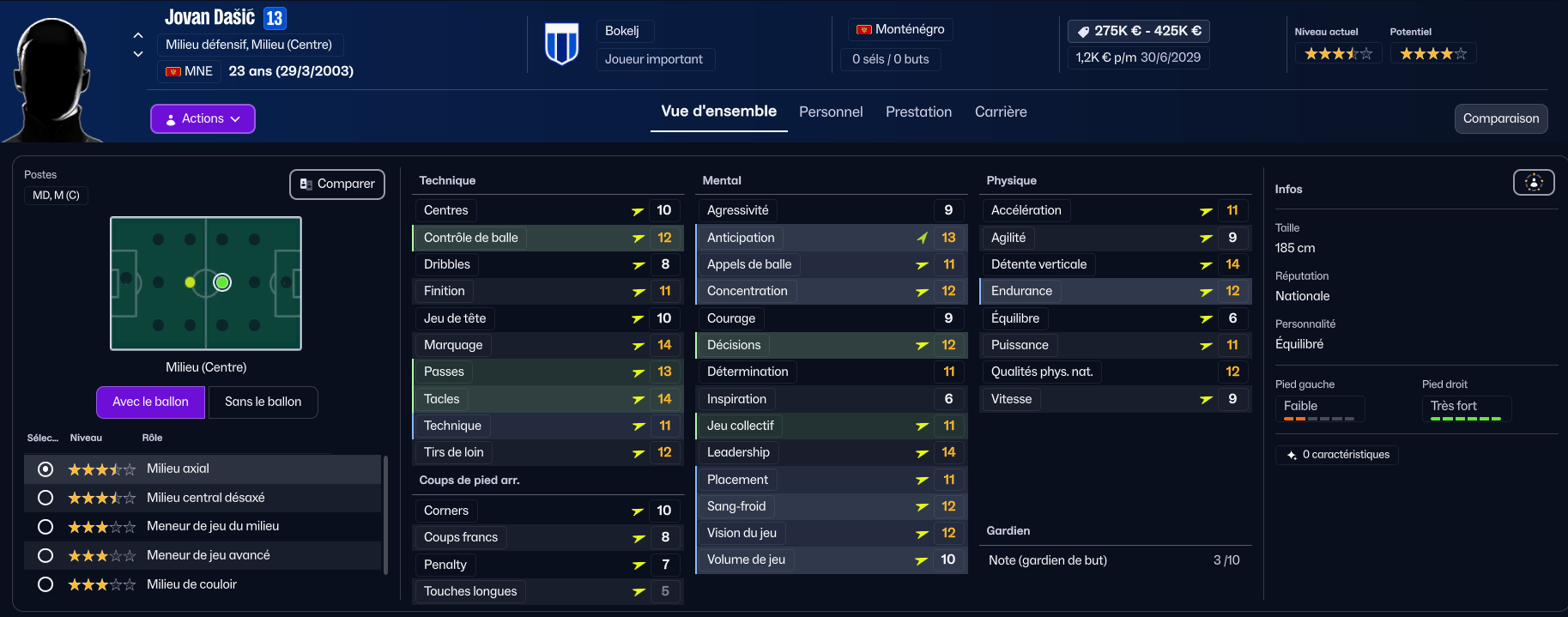Pick the Meneur de jeu avancé role
Image resolution: width=1568 pixels, height=617 pixels.
[46, 555]
